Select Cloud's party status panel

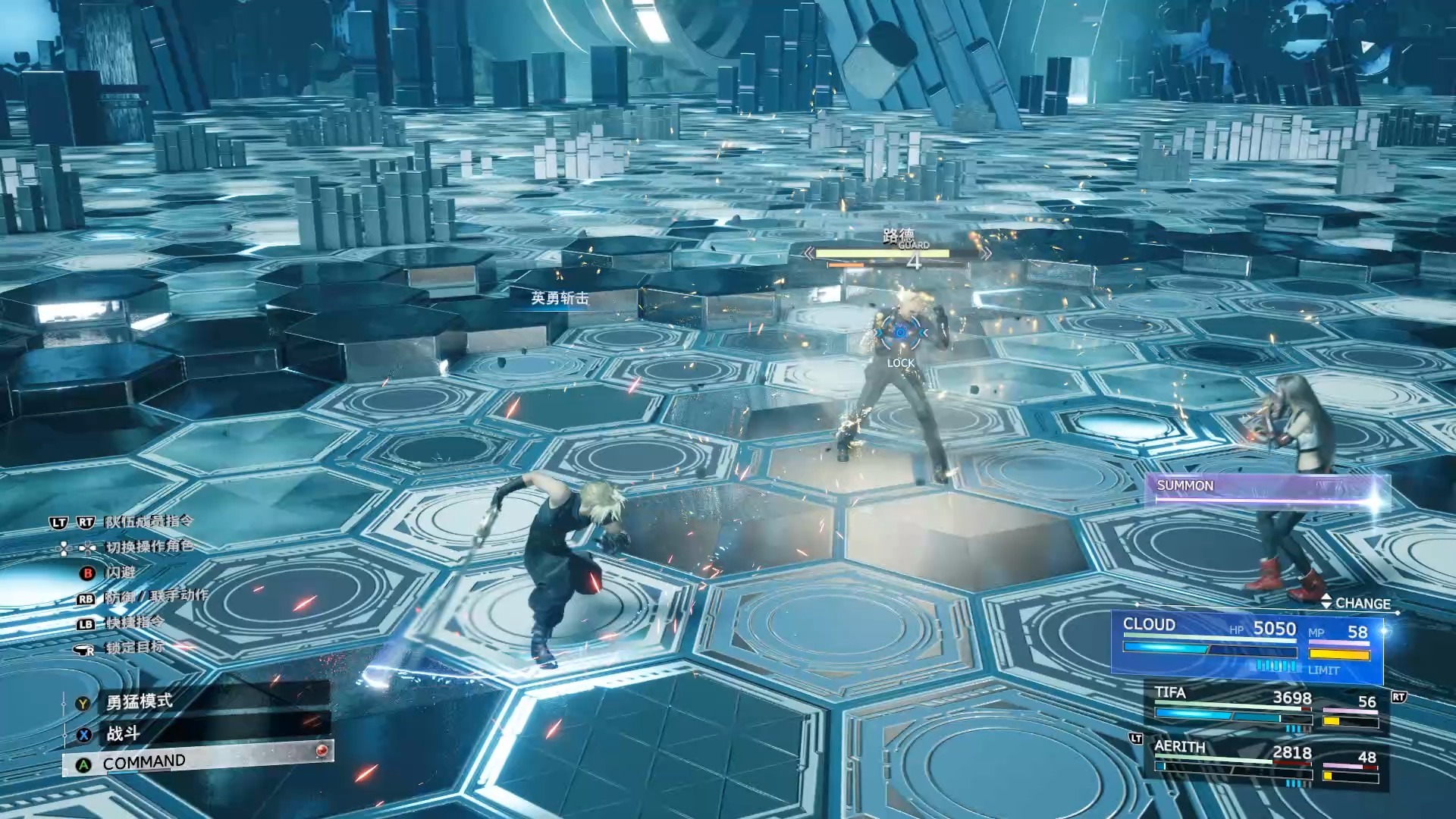[1247, 643]
